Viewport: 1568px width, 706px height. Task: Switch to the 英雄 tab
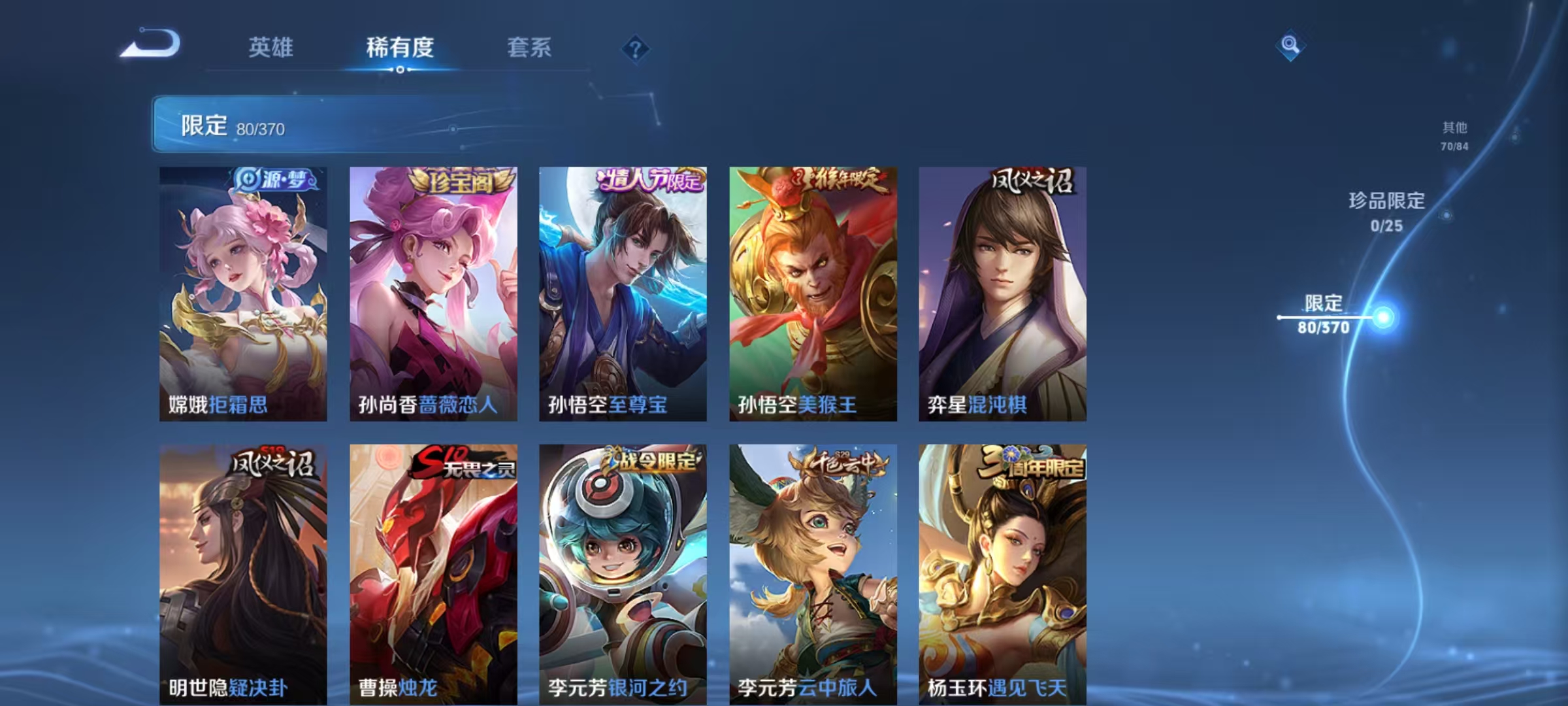click(271, 48)
